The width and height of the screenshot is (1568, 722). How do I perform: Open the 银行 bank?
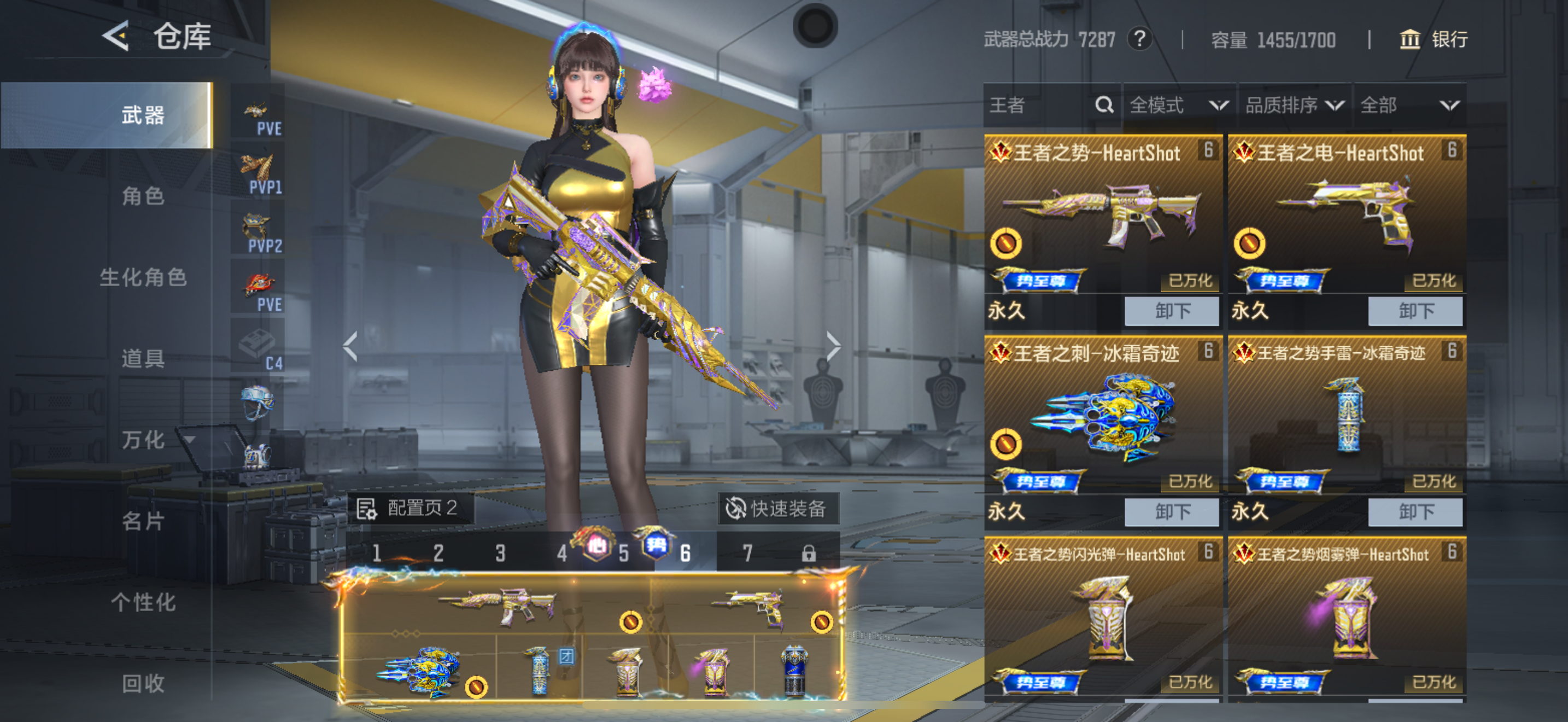(x=1434, y=40)
